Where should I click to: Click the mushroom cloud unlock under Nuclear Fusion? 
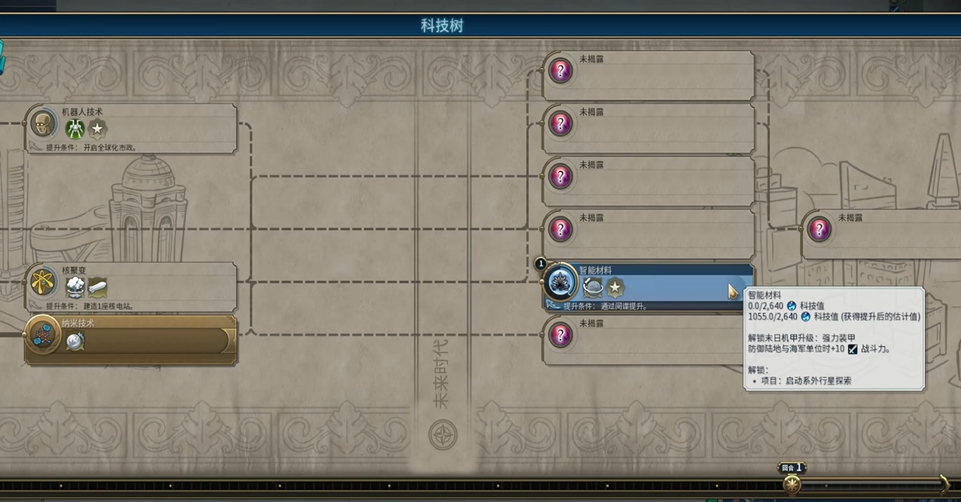(75, 288)
